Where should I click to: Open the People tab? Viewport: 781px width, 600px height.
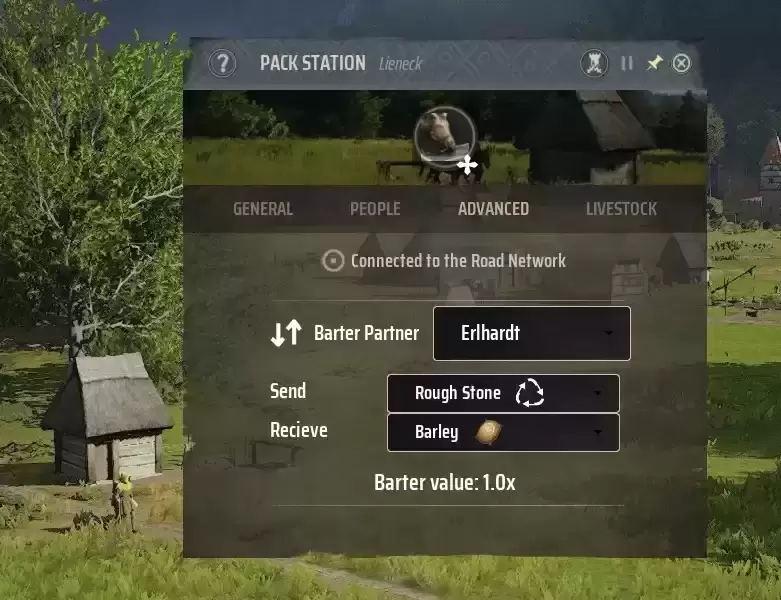(375, 209)
